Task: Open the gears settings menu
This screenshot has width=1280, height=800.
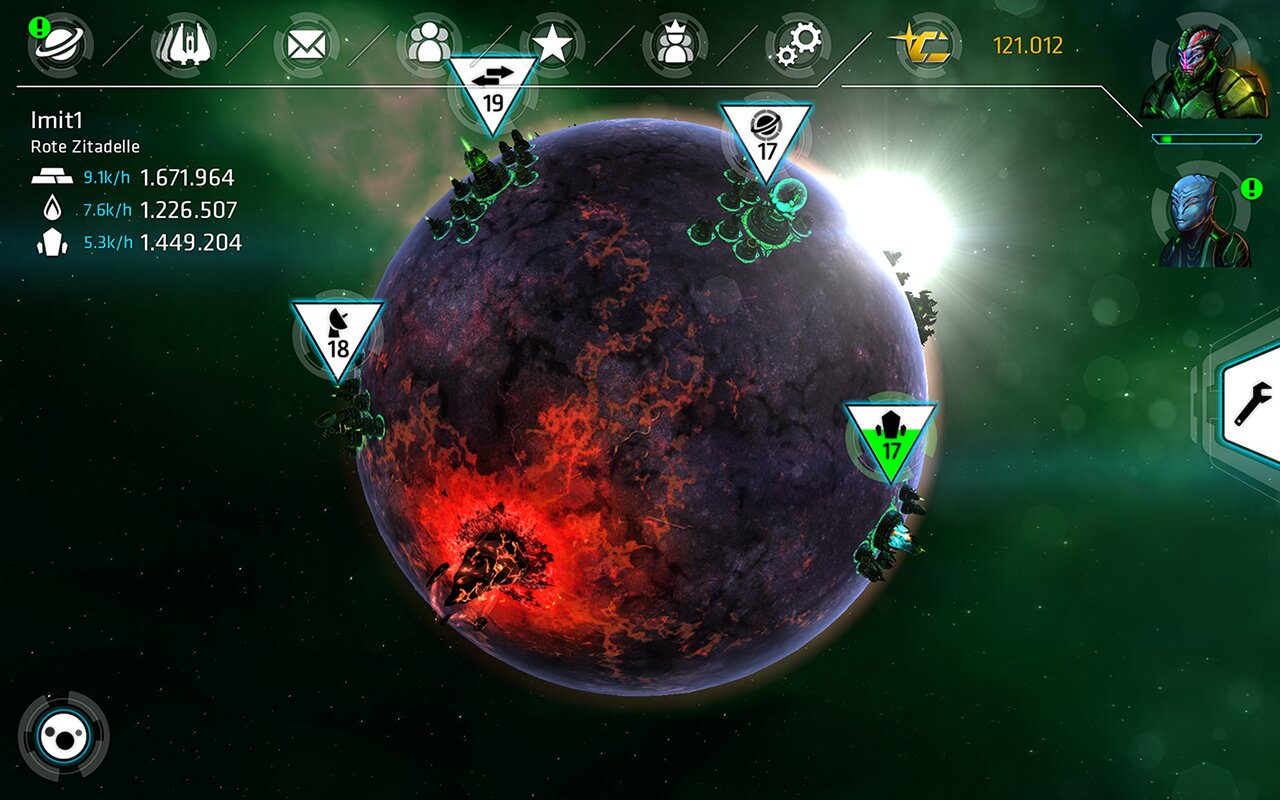Action: point(798,45)
